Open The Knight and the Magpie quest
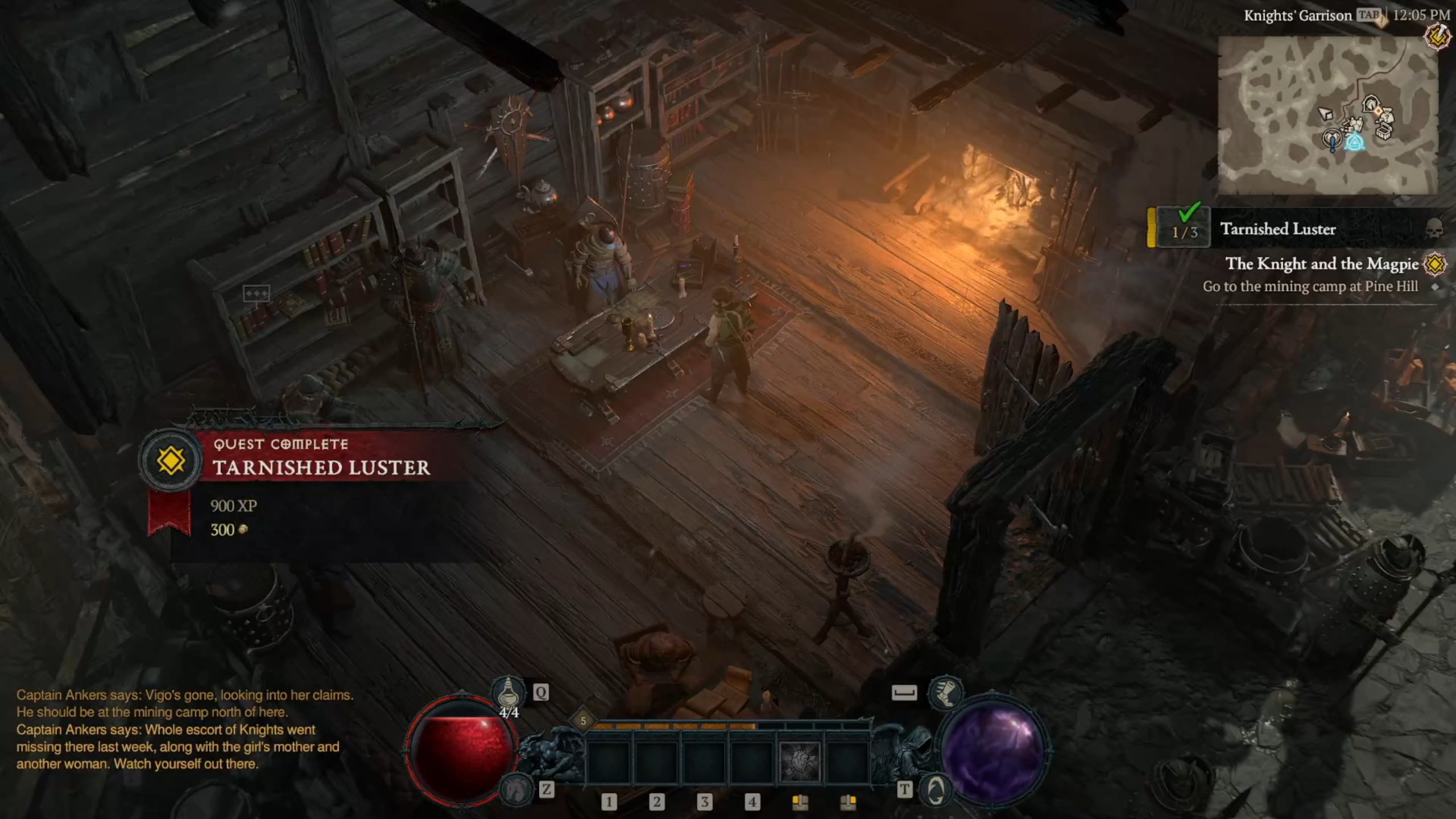The width and height of the screenshot is (1456, 819). point(1321,264)
